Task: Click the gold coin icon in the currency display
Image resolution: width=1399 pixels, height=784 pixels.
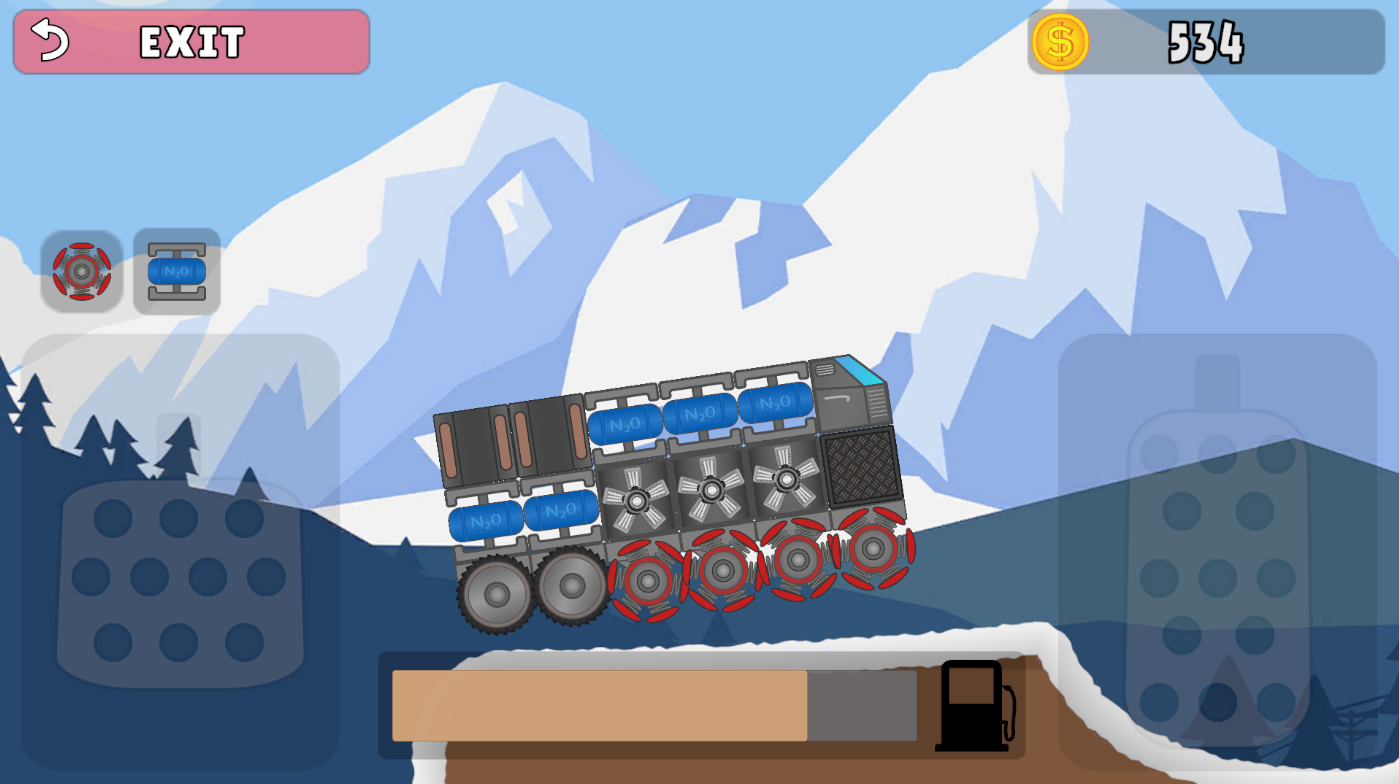Action: click(x=1062, y=42)
